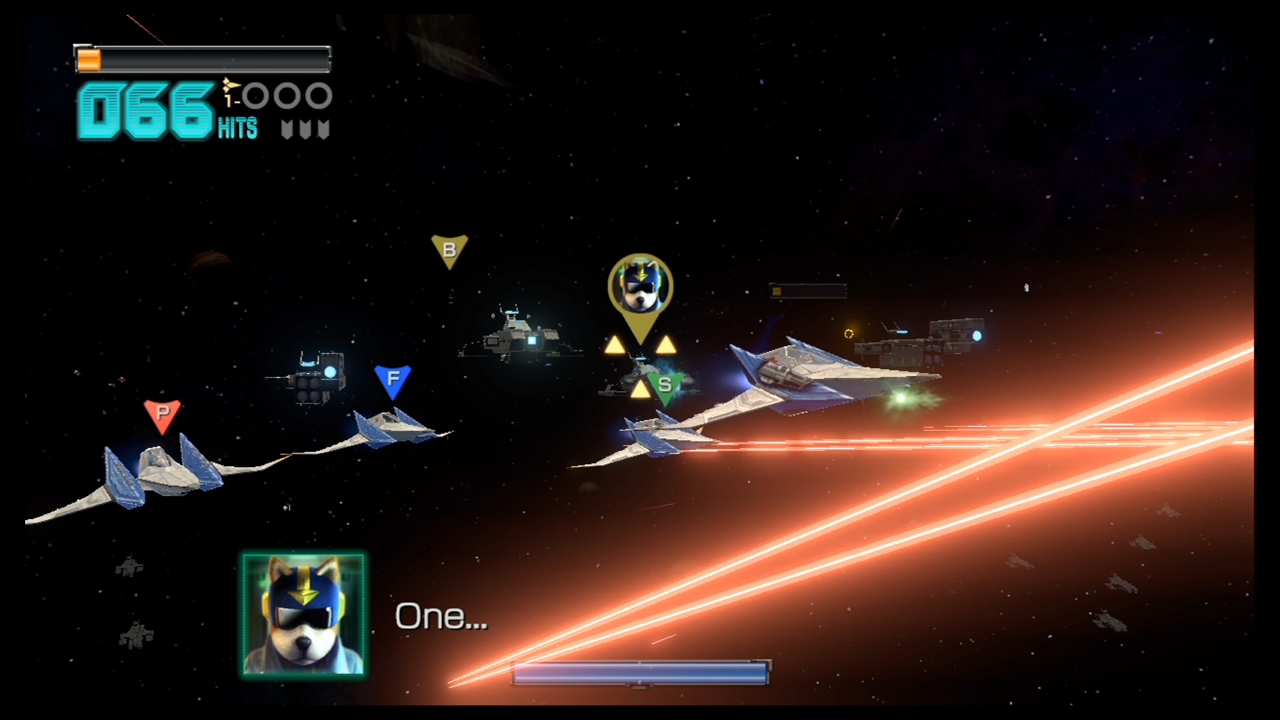Click the first Arwing life icon

point(256,96)
